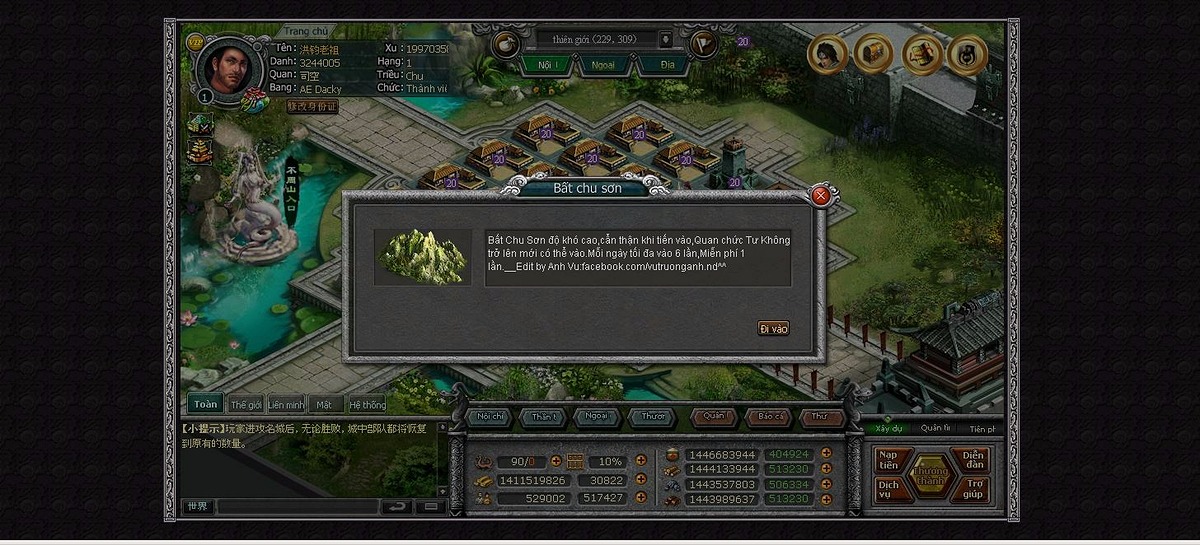Open the Trợ giúp help button

click(974, 489)
